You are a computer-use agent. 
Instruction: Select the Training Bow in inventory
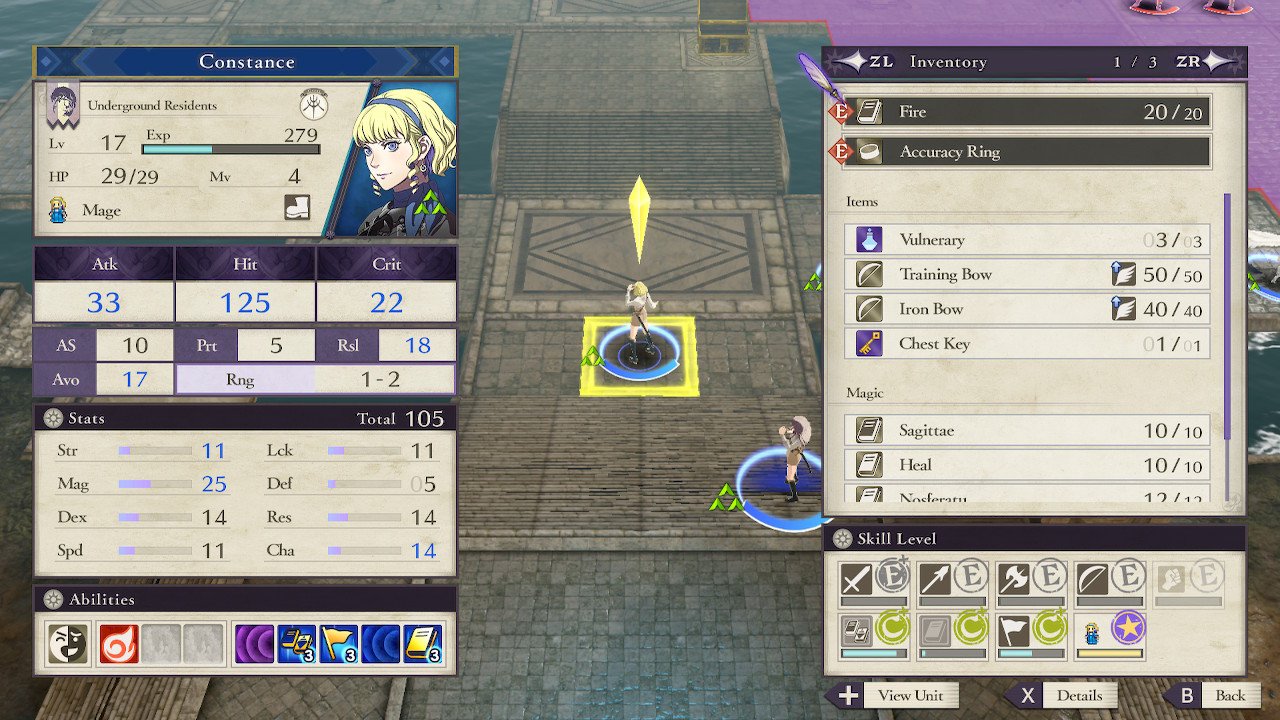[1030, 275]
